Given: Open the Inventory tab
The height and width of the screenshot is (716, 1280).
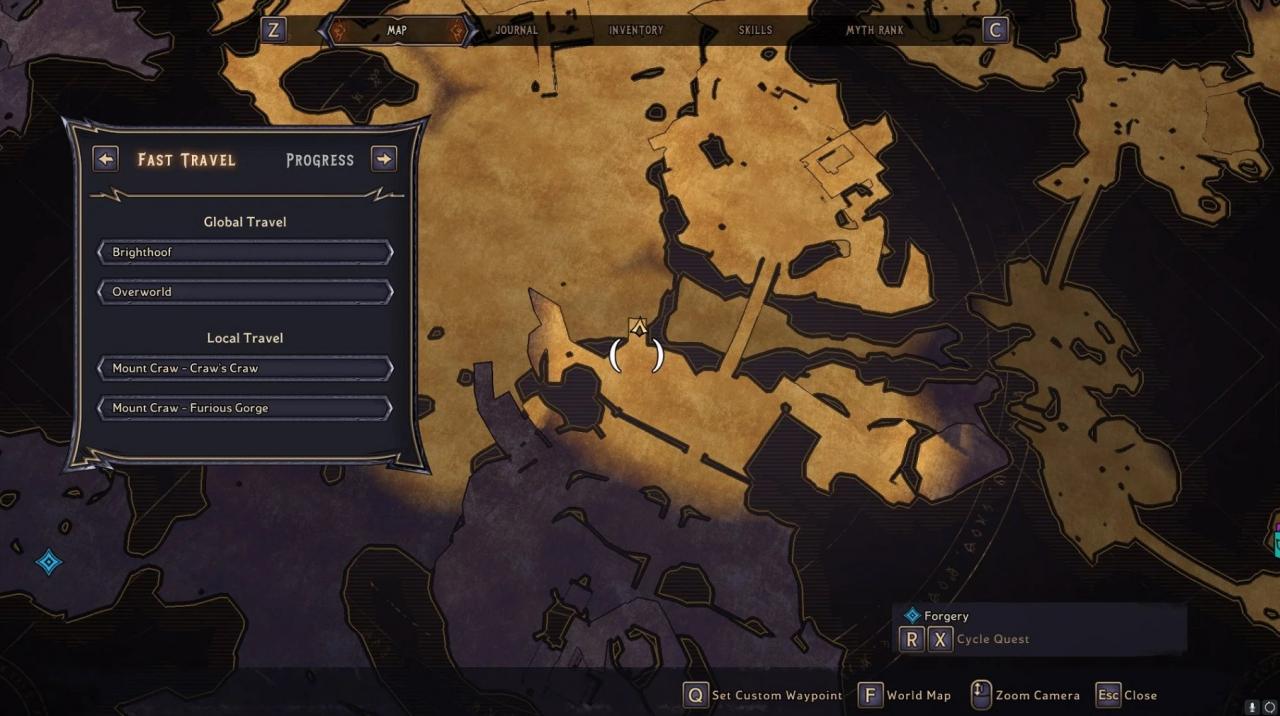Looking at the screenshot, I should [636, 30].
